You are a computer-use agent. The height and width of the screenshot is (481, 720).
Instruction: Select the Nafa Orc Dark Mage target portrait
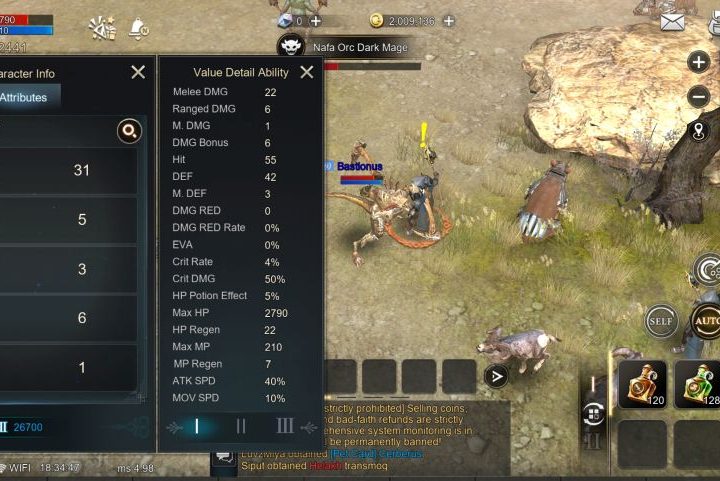tap(291, 46)
